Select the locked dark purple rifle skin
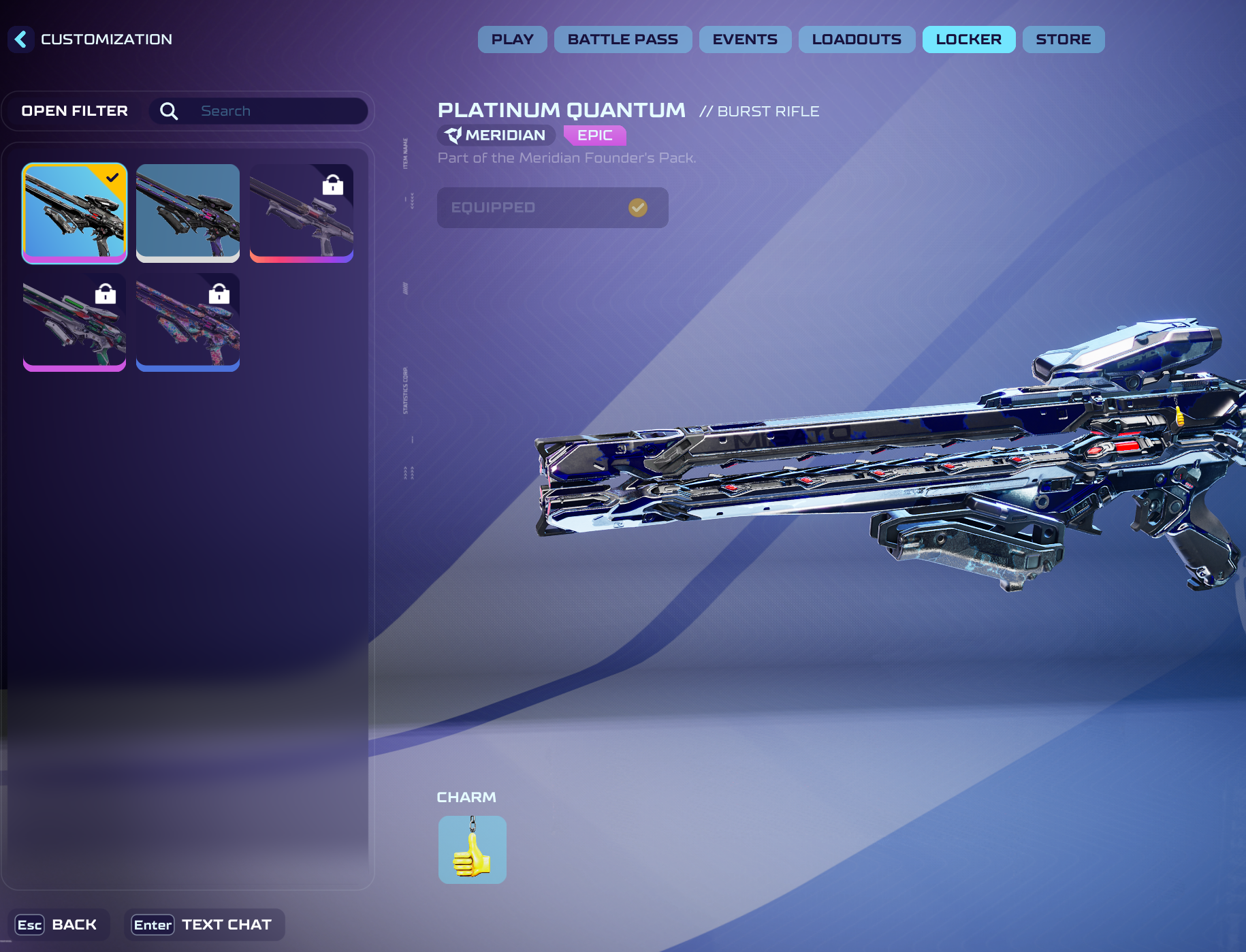Image resolution: width=1246 pixels, height=952 pixels. (301, 212)
